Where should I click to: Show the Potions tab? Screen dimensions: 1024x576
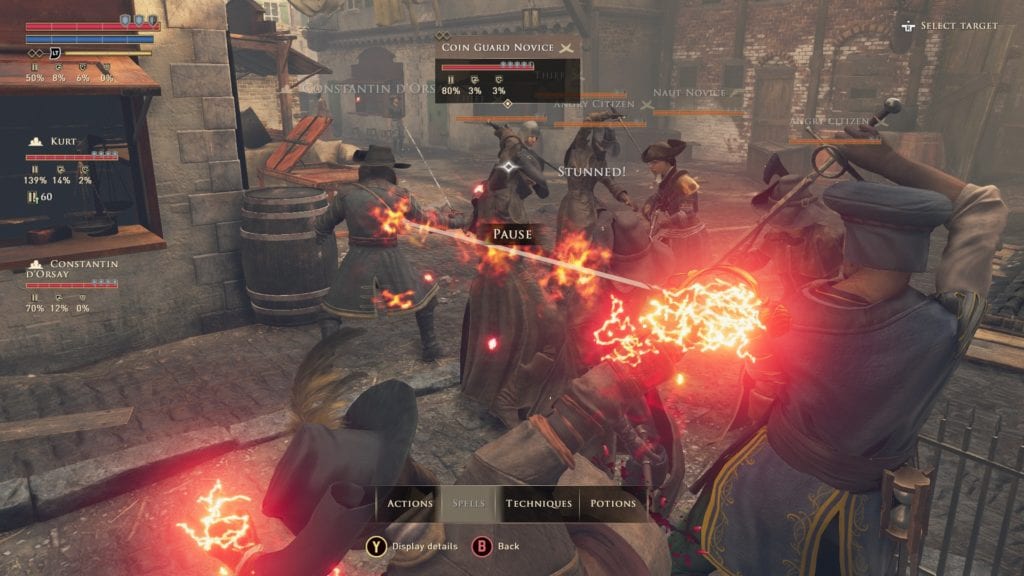[613, 504]
